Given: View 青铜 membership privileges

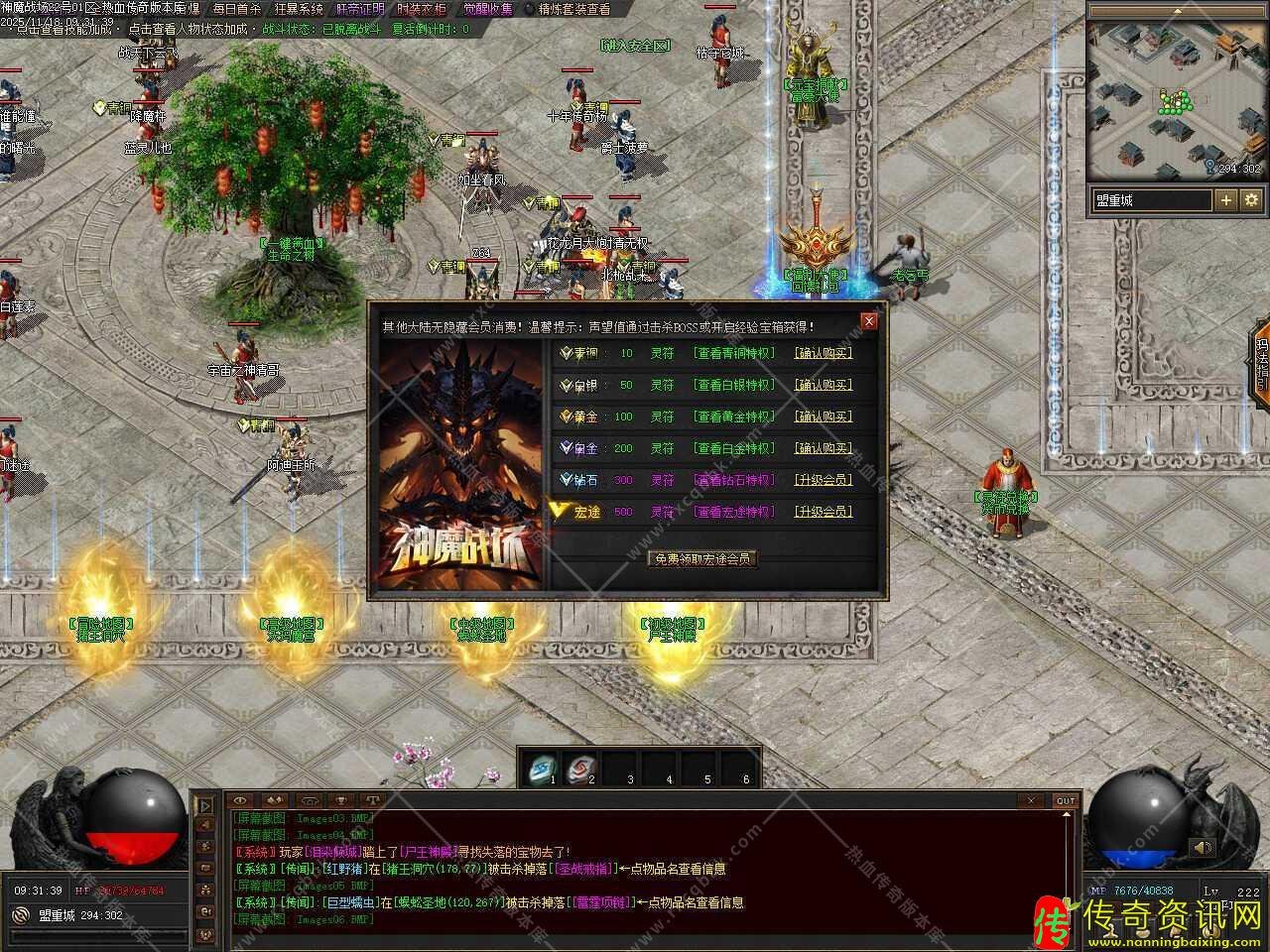Looking at the screenshot, I should click(733, 353).
